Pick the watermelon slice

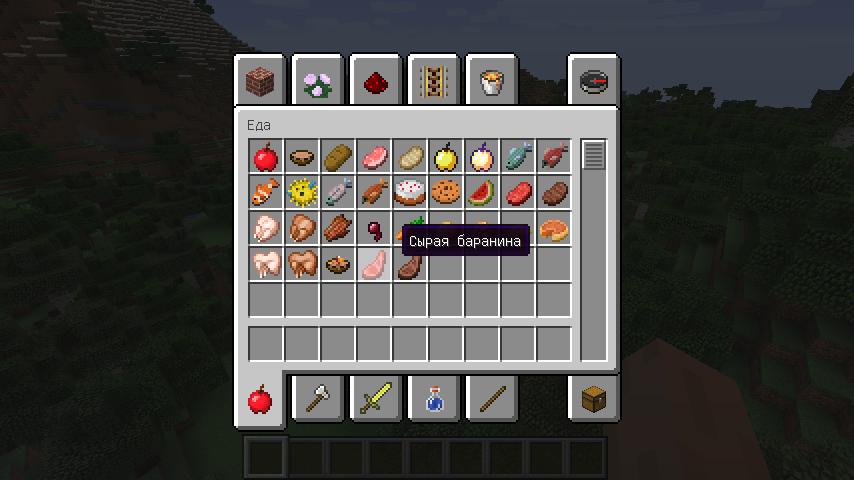coord(482,192)
